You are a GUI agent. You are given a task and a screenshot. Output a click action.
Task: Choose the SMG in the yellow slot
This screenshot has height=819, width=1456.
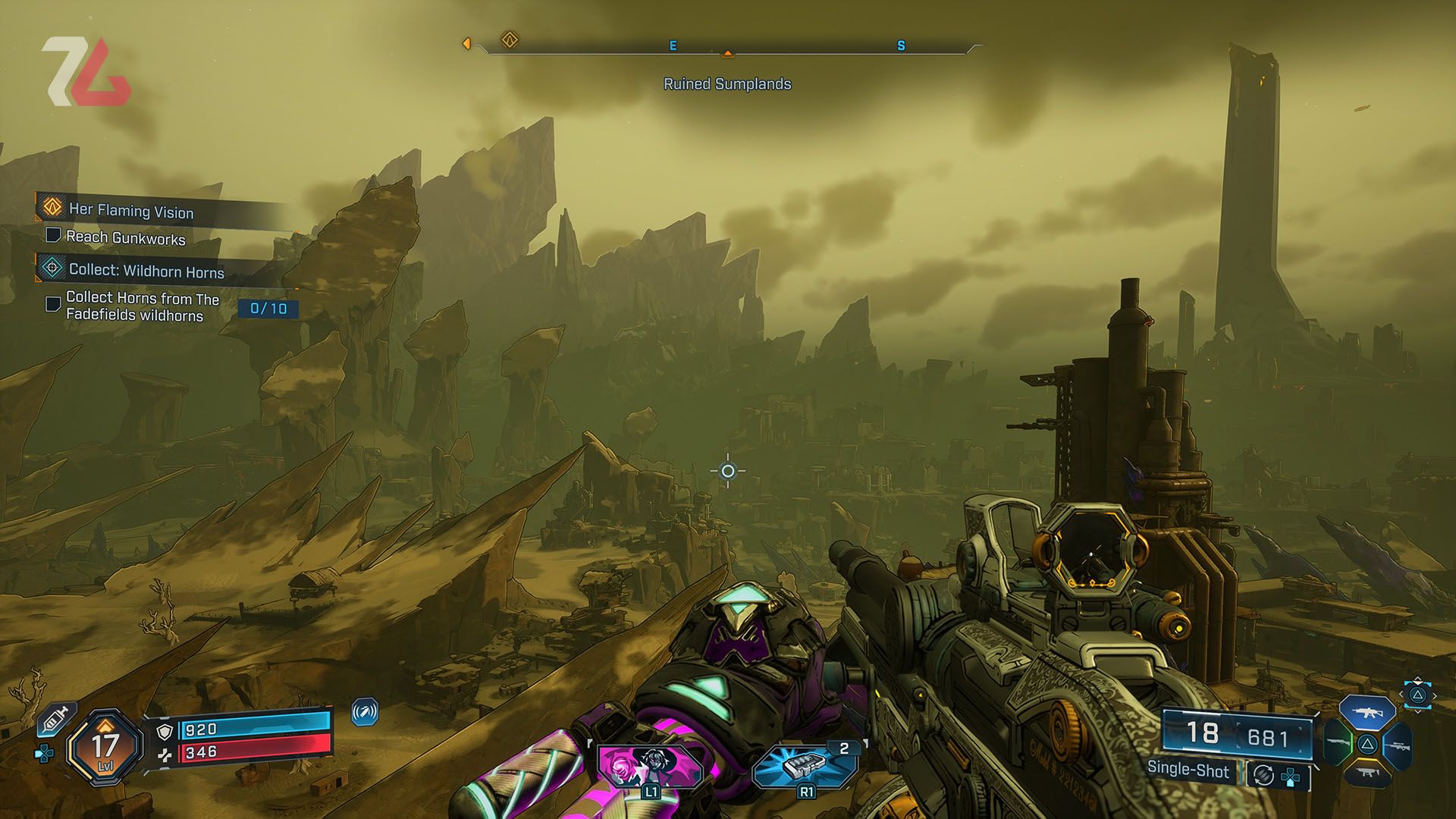[1367, 773]
